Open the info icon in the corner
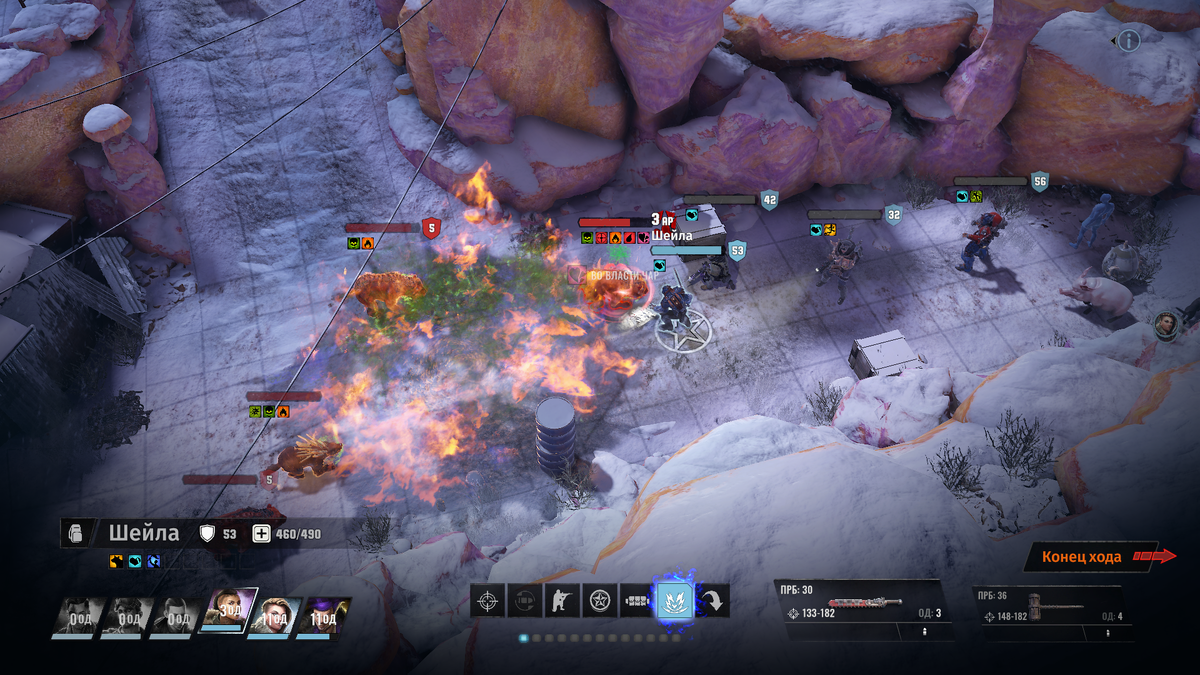The image size is (1200, 675). (1129, 41)
